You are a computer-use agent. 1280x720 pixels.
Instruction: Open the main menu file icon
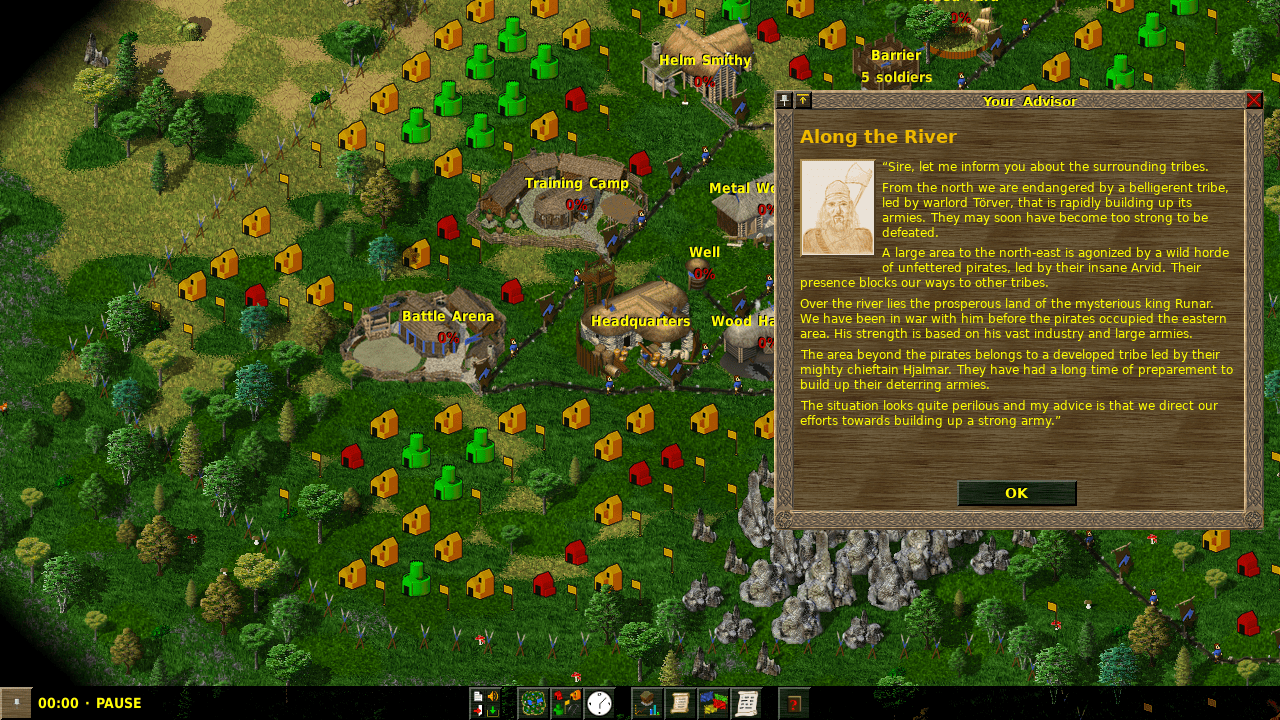click(x=478, y=696)
